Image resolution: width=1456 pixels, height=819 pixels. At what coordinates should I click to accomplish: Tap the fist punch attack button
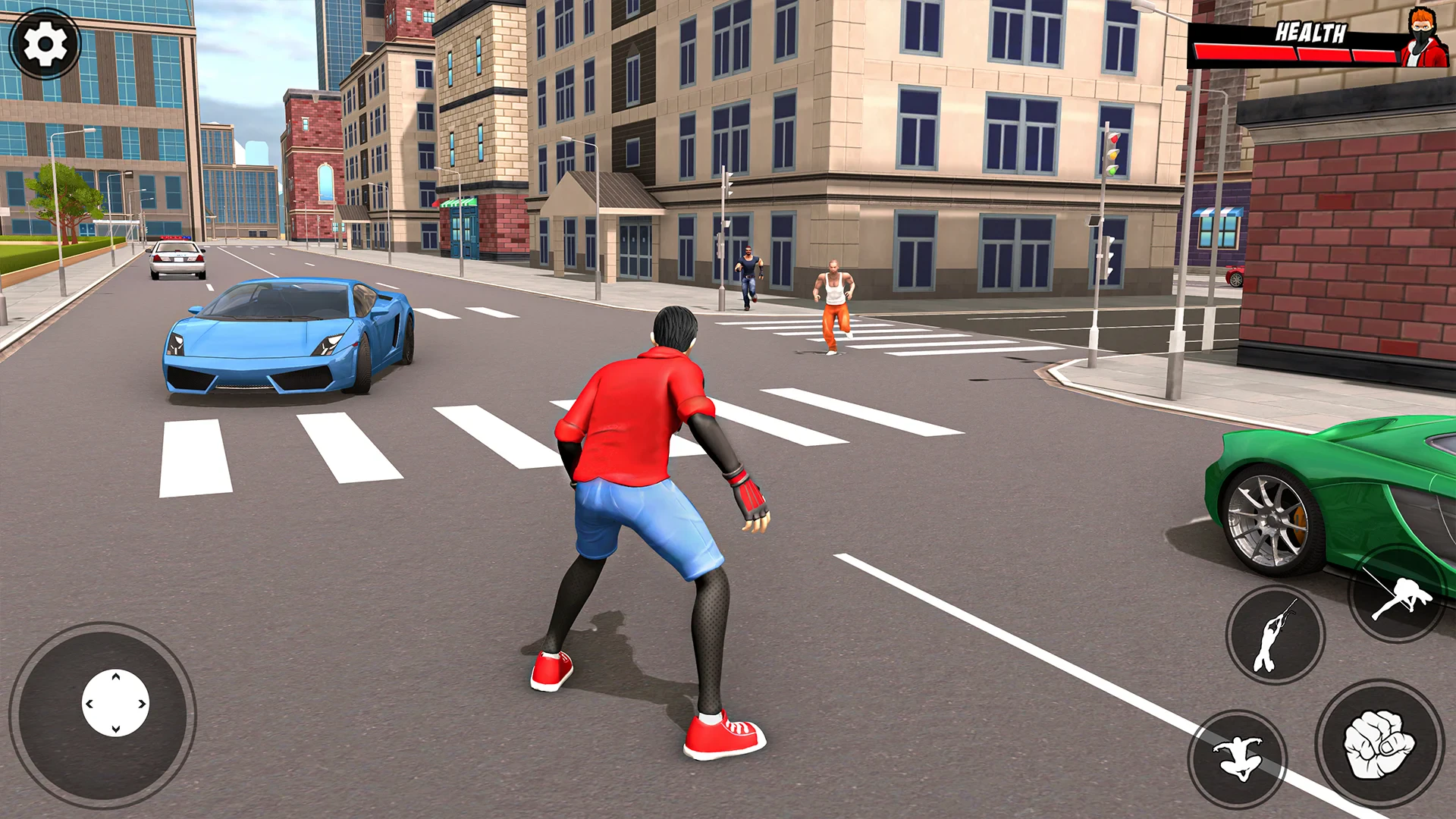click(x=1379, y=743)
